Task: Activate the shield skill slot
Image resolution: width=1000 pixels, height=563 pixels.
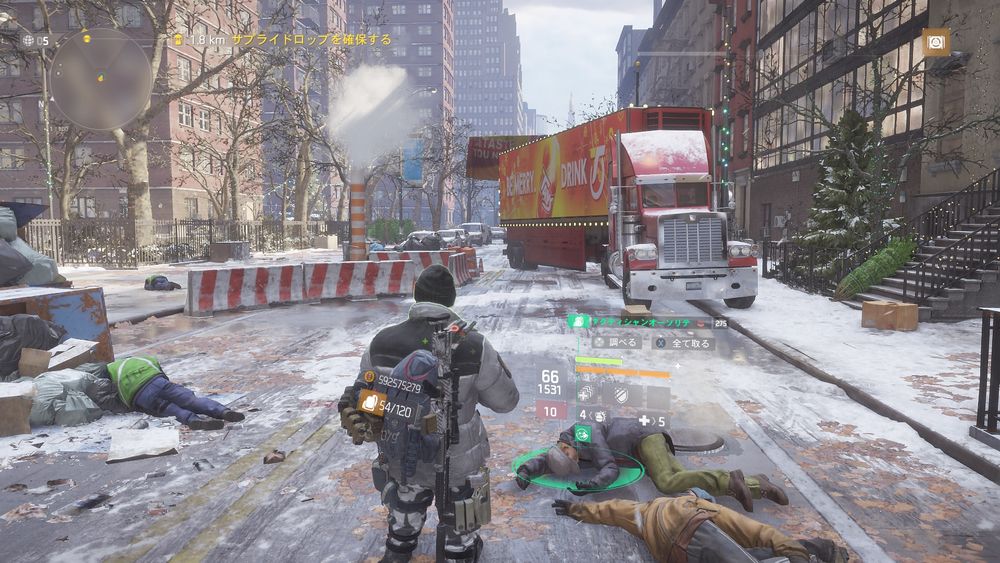Action: pyautogui.click(x=622, y=393)
